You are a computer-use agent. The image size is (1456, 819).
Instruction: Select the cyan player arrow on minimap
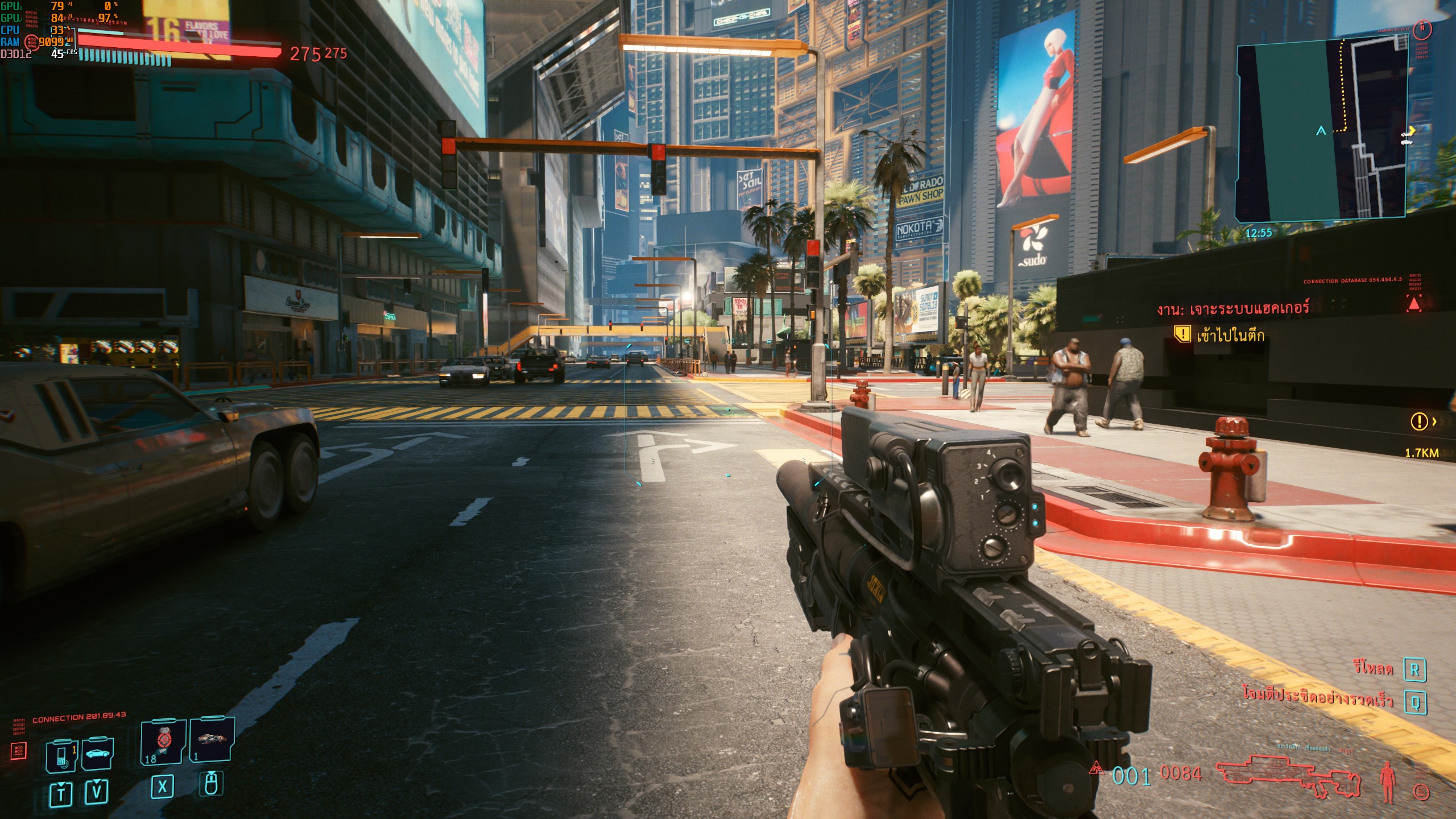click(x=1321, y=131)
